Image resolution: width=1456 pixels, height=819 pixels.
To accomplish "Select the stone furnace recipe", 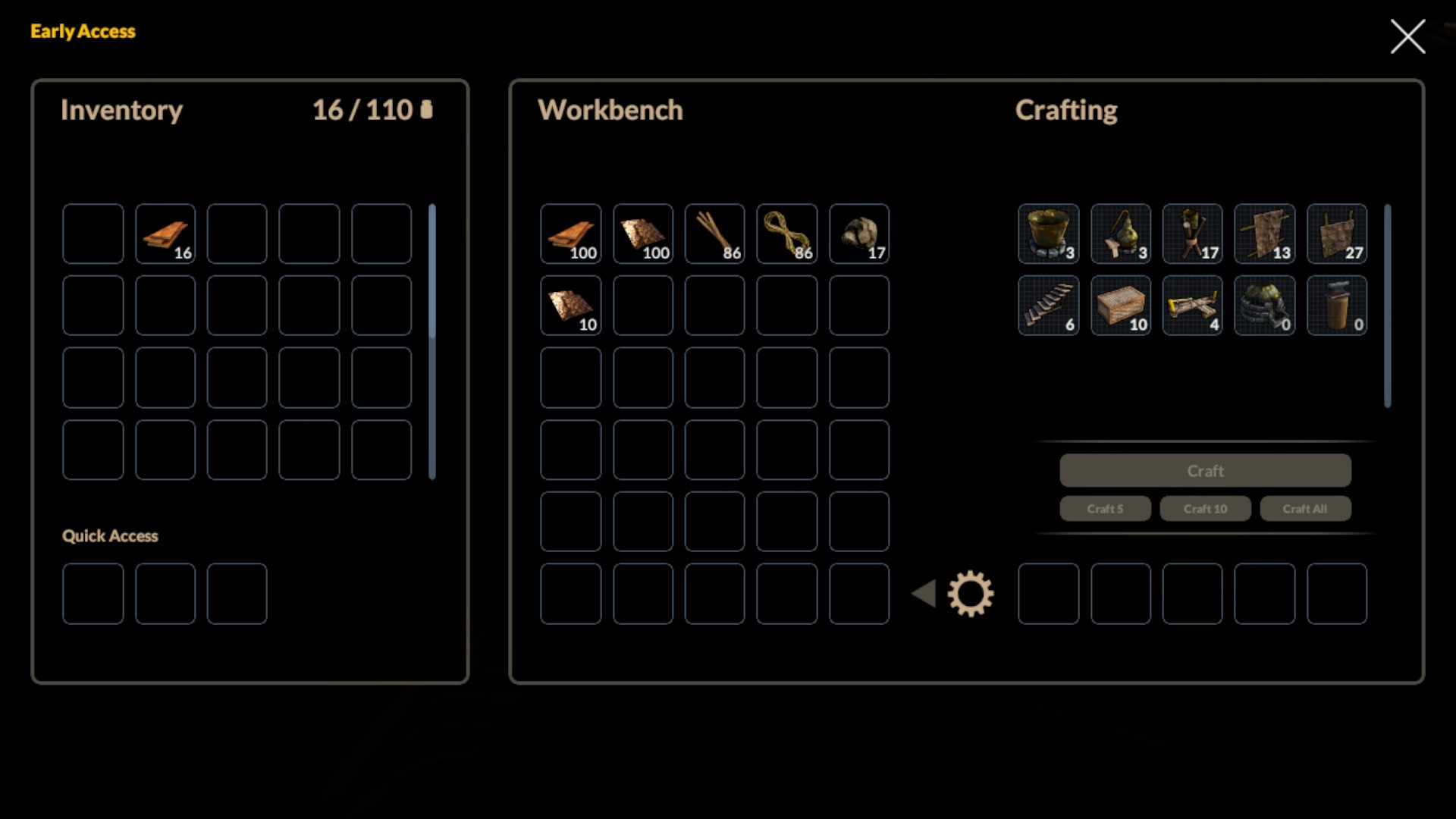I will [1264, 306].
